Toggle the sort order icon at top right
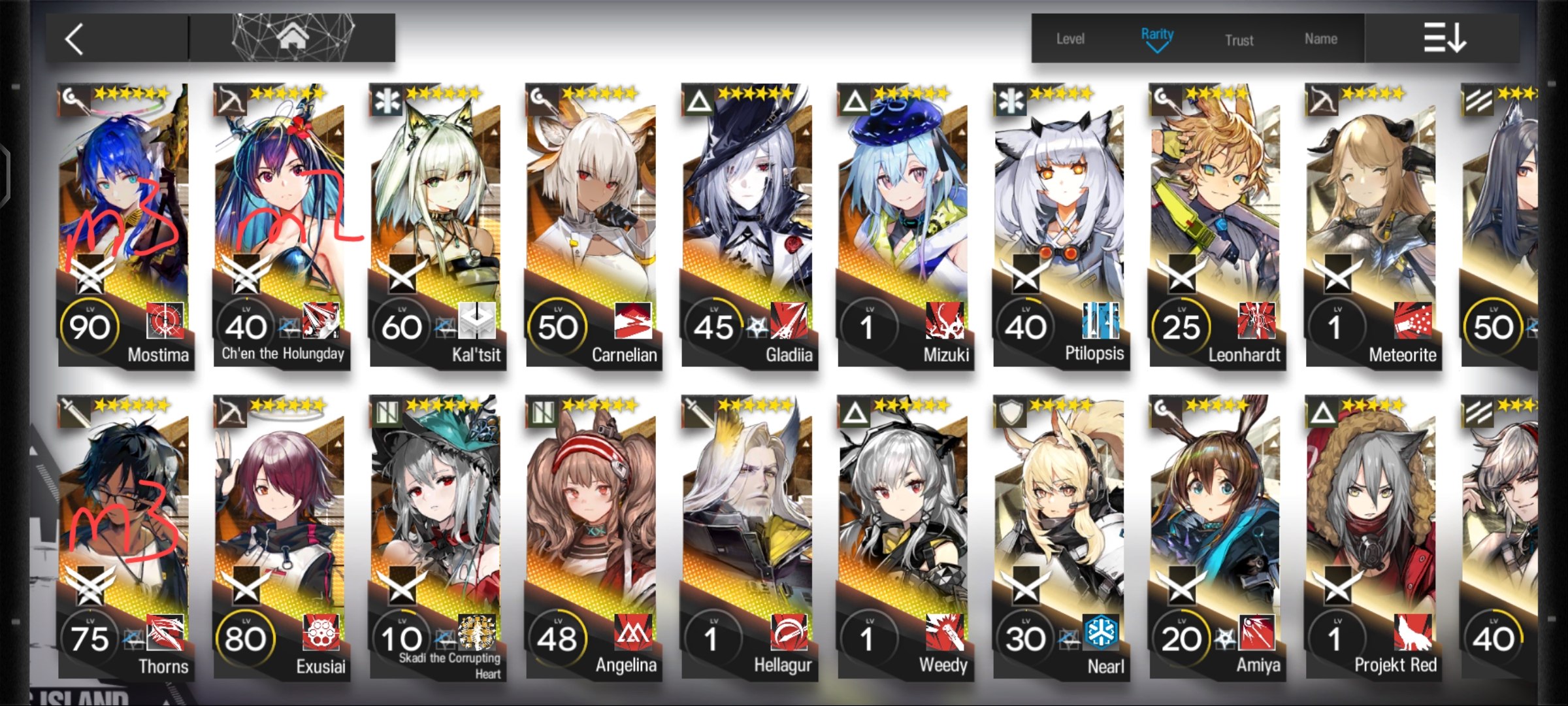1568x706 pixels. point(1444,38)
